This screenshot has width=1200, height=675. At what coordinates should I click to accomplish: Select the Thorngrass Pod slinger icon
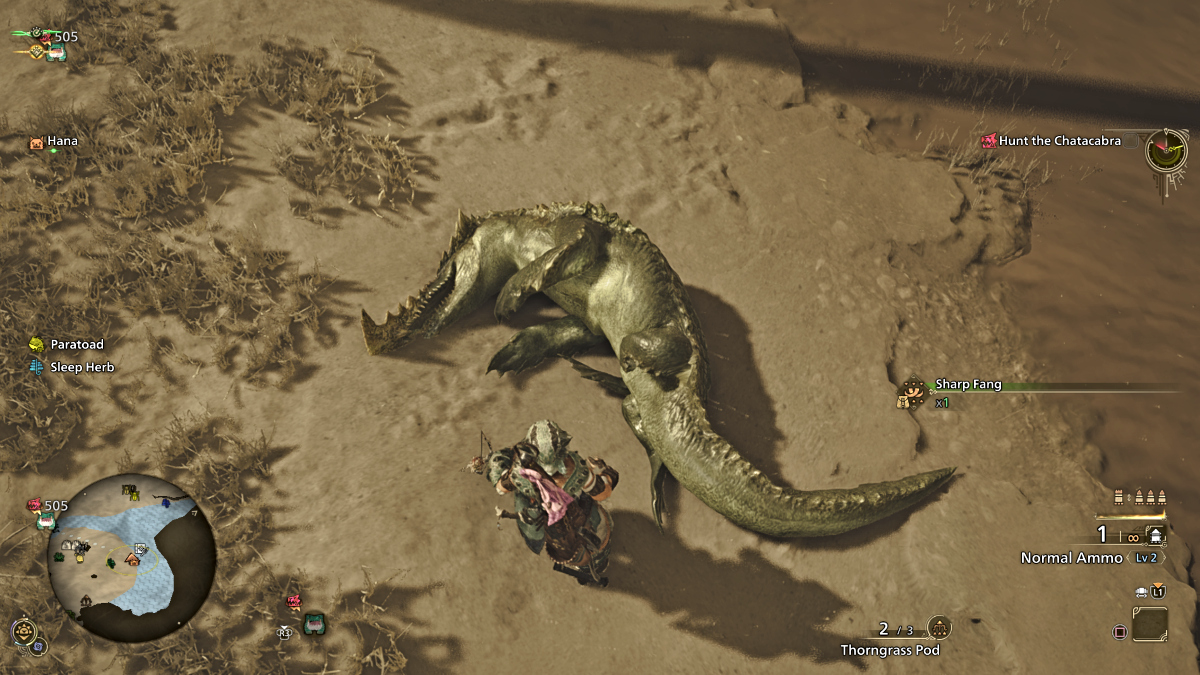(x=939, y=628)
